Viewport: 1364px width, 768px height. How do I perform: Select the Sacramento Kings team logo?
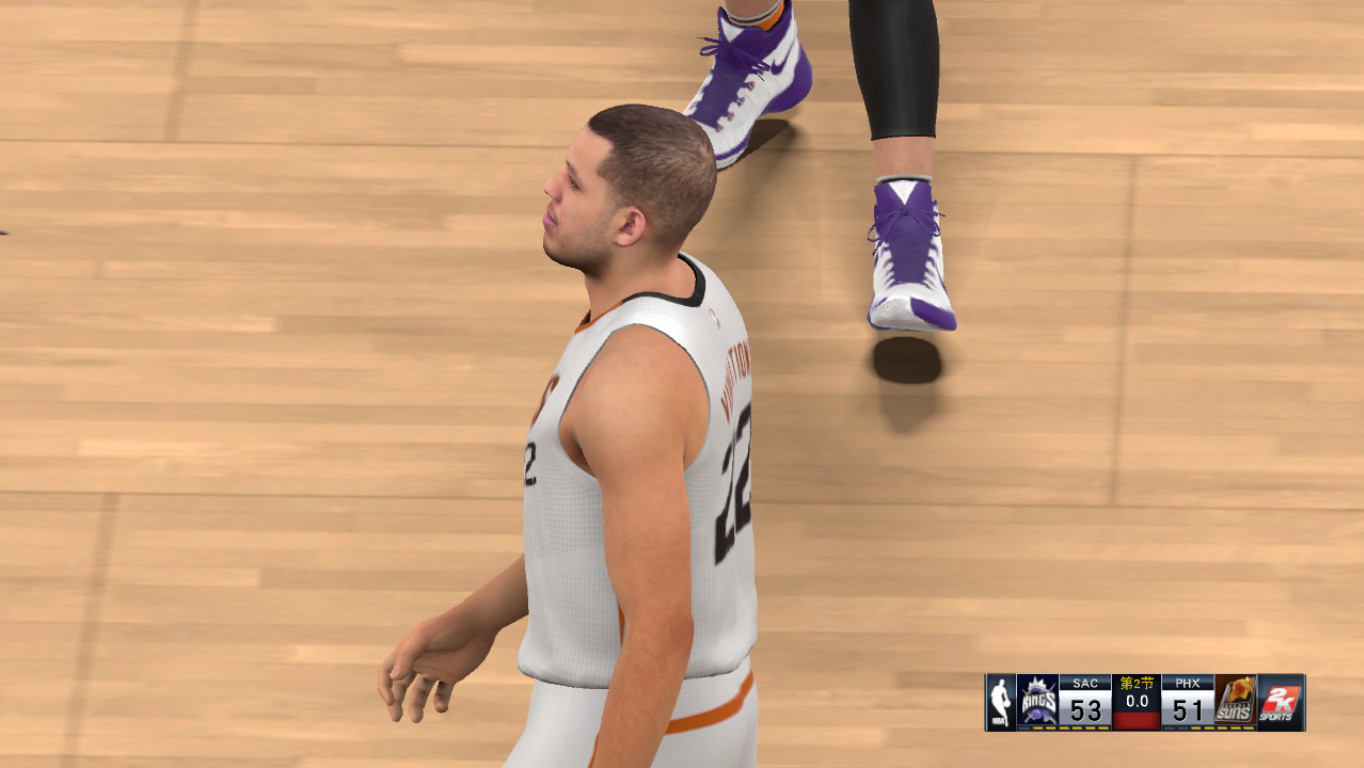pyautogui.click(x=1037, y=699)
